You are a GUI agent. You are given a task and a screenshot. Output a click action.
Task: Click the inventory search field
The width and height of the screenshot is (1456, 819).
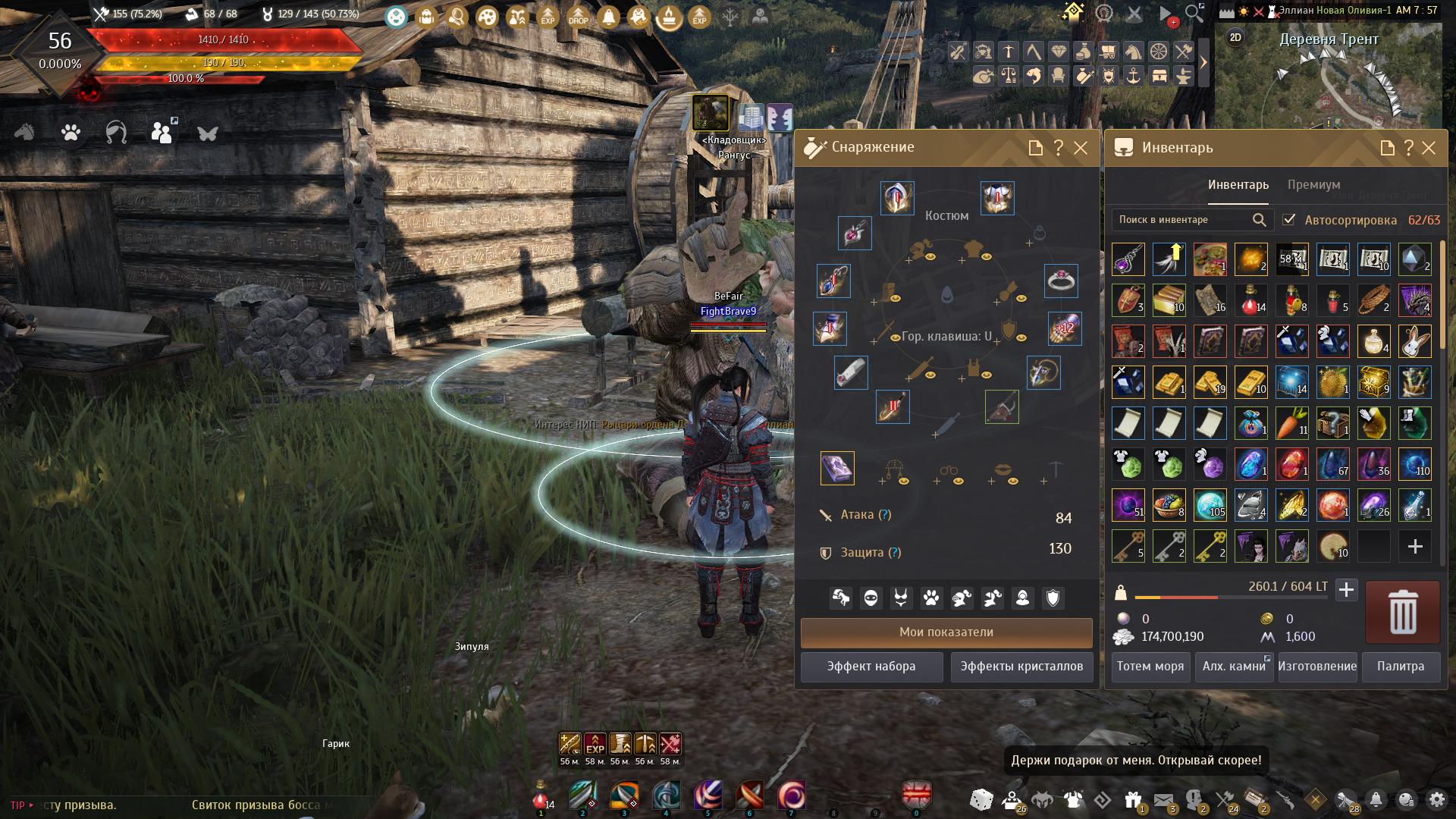click(1183, 220)
